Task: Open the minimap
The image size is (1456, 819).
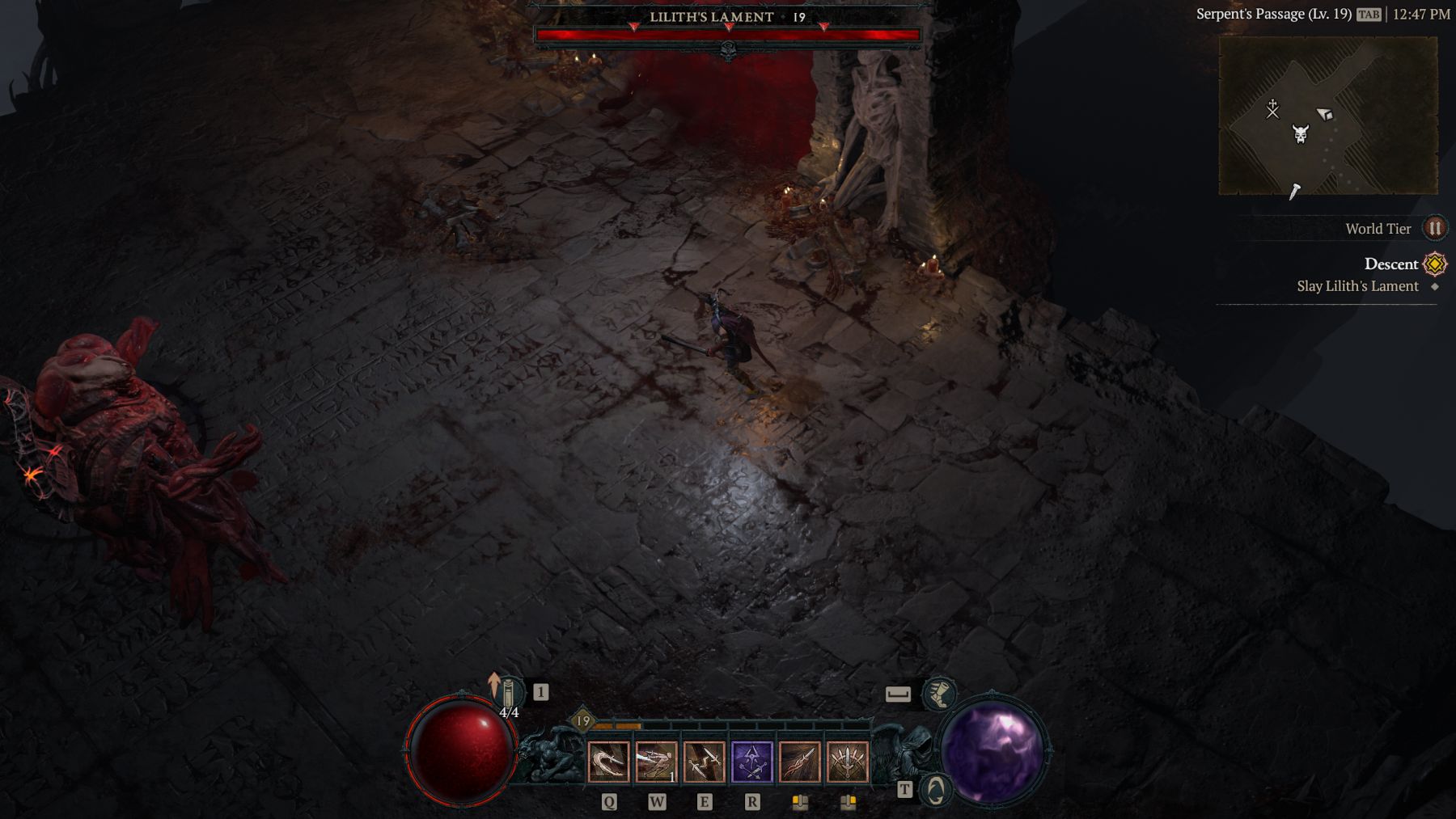Action: tap(1327, 115)
